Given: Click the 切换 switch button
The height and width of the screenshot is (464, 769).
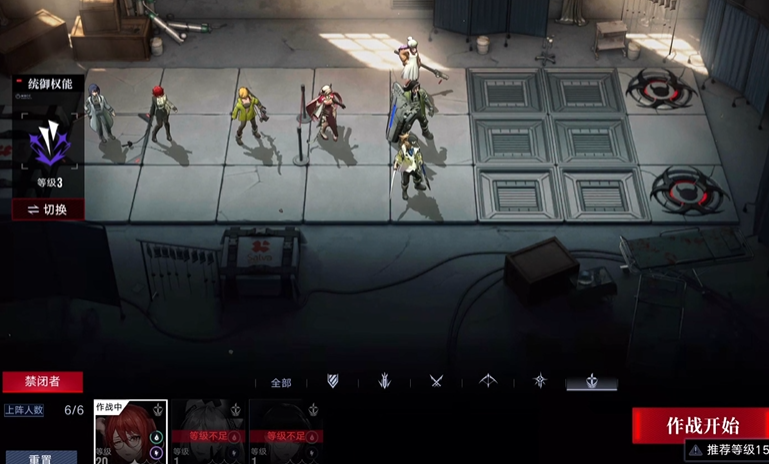Looking at the screenshot, I should pos(47,210).
